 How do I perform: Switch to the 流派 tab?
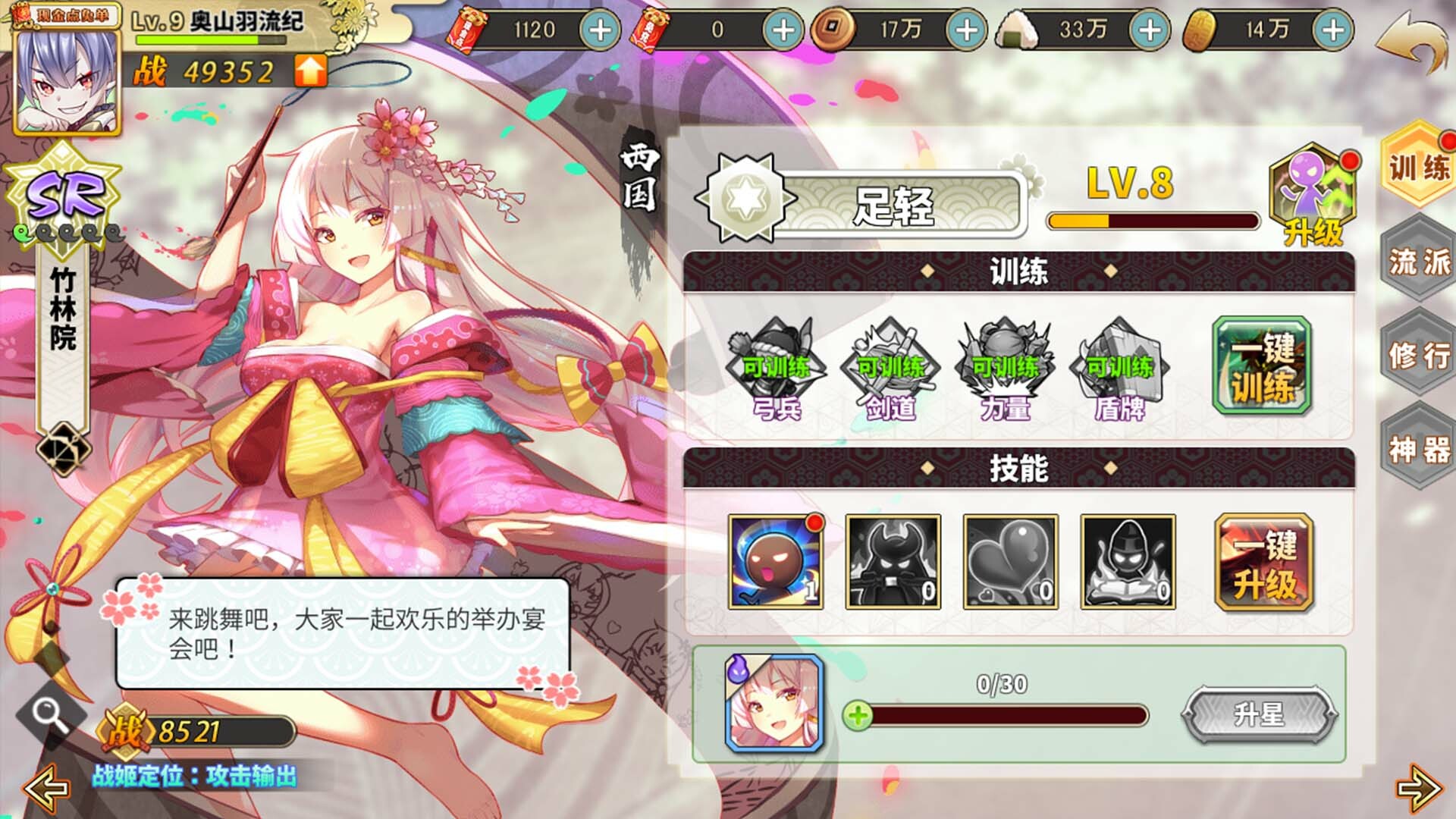point(1420,262)
